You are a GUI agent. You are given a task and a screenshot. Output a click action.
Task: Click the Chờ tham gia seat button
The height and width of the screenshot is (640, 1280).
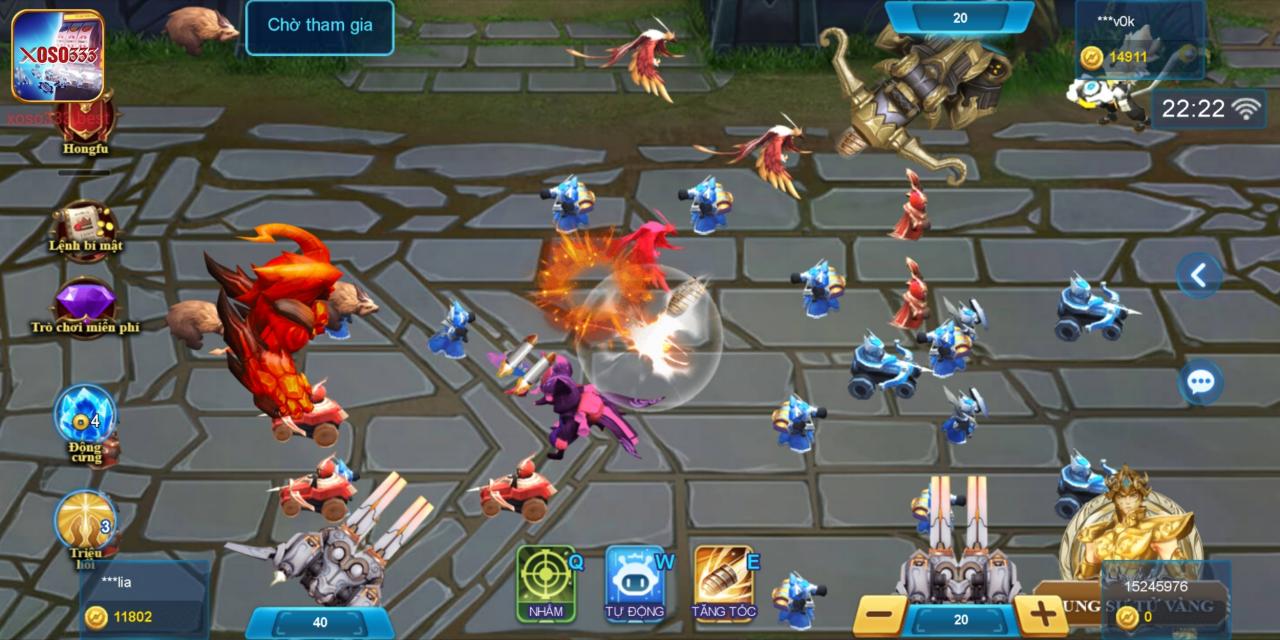point(320,26)
